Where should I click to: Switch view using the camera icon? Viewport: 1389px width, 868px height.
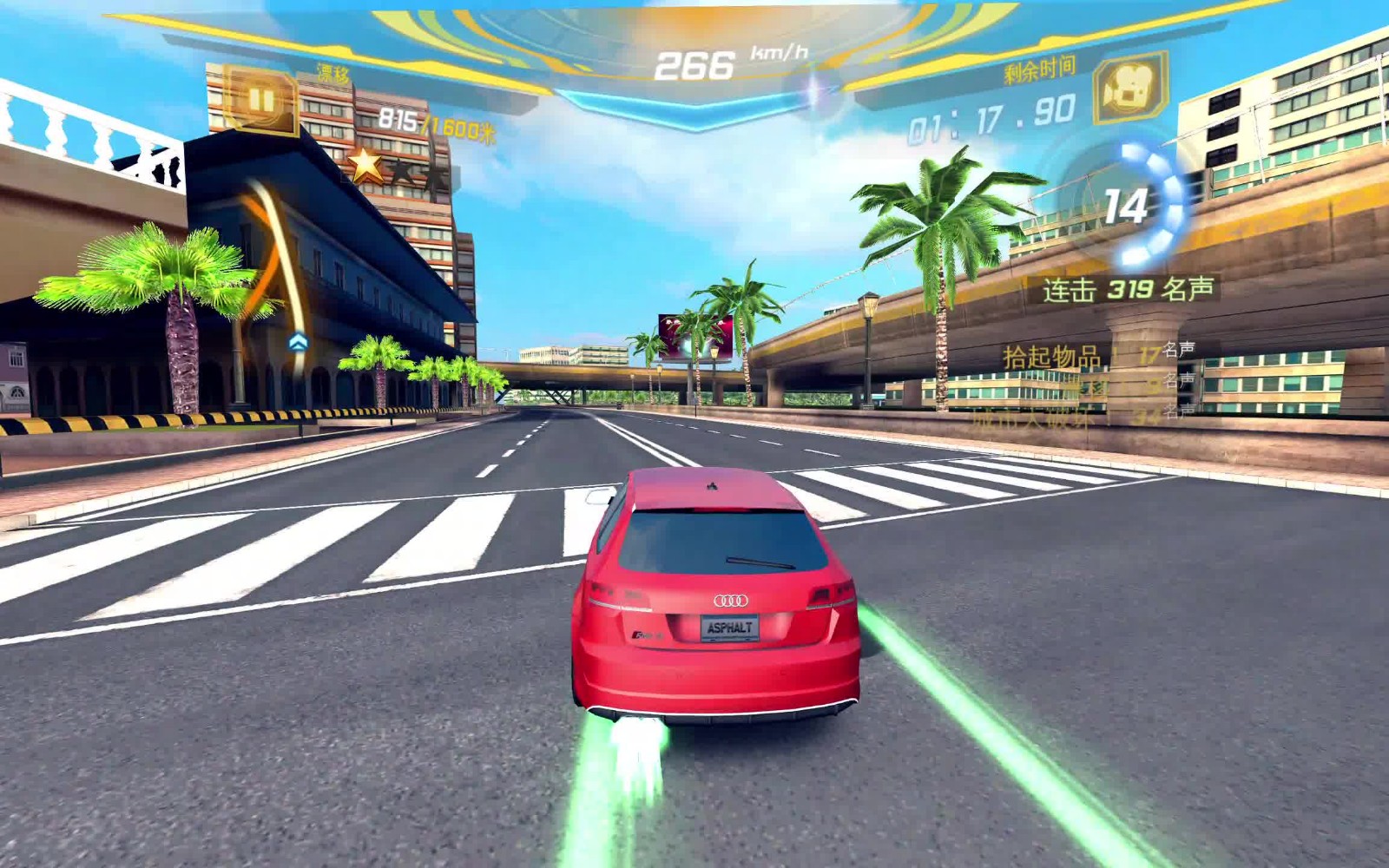tap(1130, 89)
